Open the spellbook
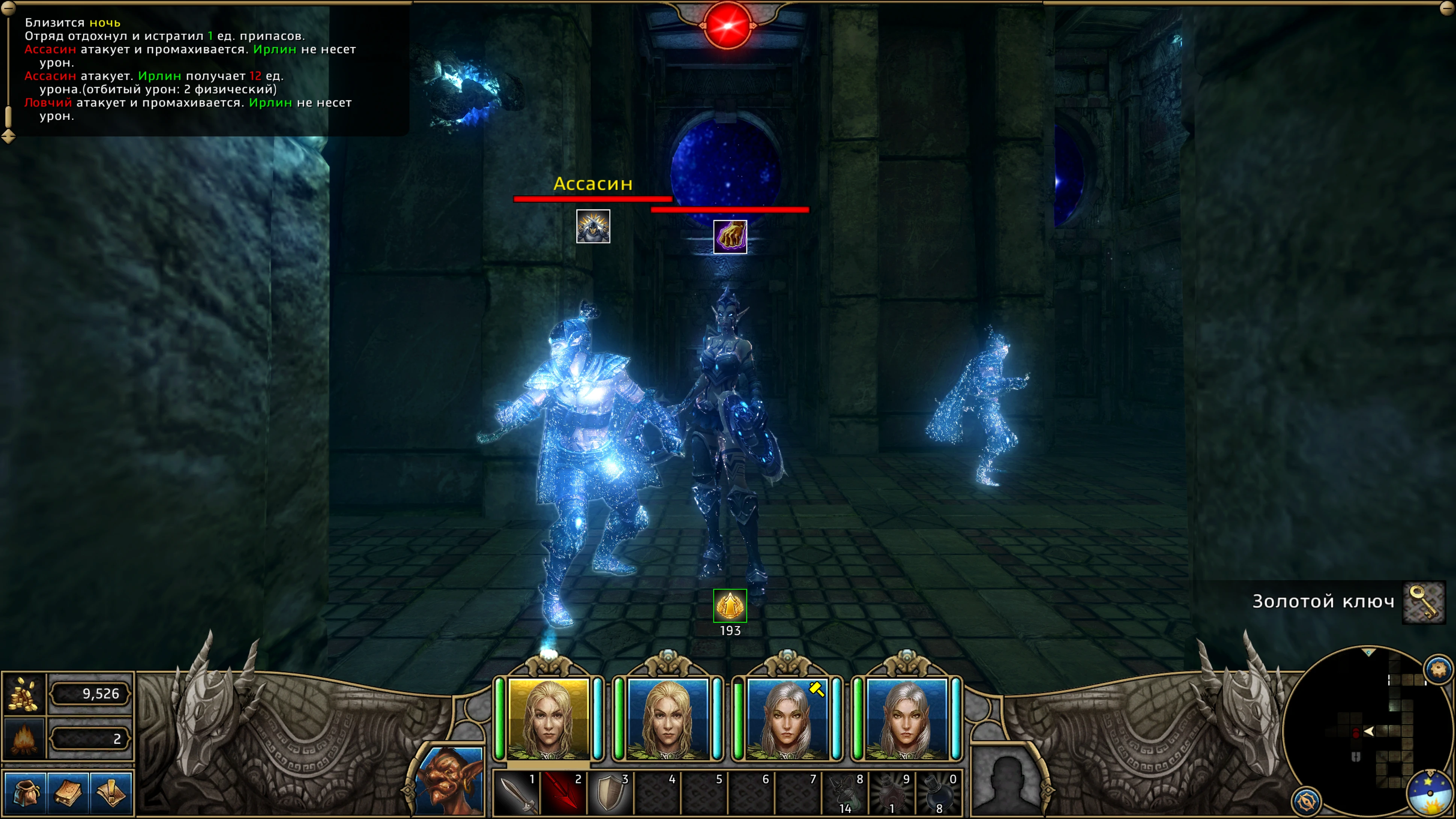The width and height of the screenshot is (1456, 819). [x=68, y=792]
